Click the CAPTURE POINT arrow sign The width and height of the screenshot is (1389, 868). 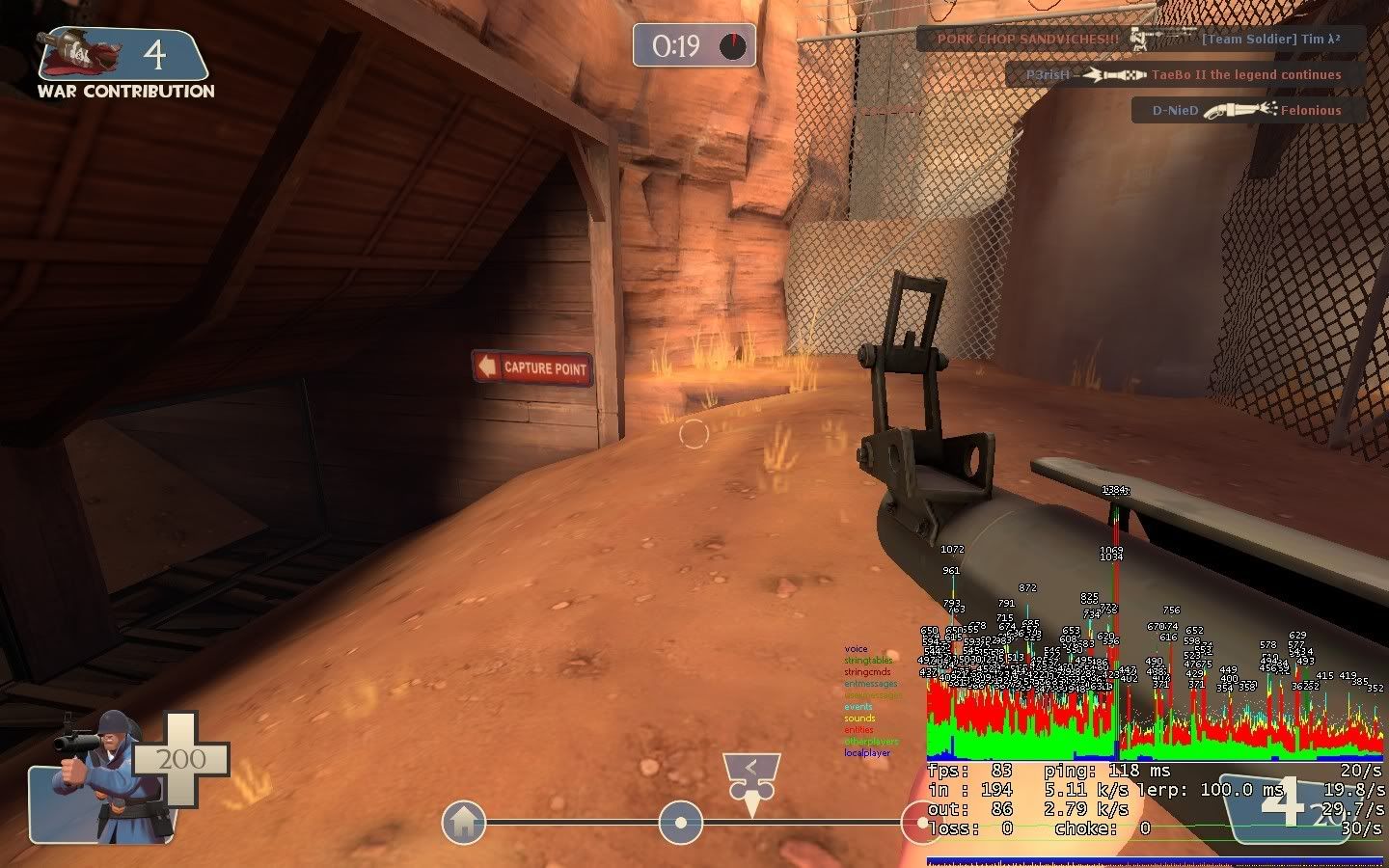(x=533, y=367)
